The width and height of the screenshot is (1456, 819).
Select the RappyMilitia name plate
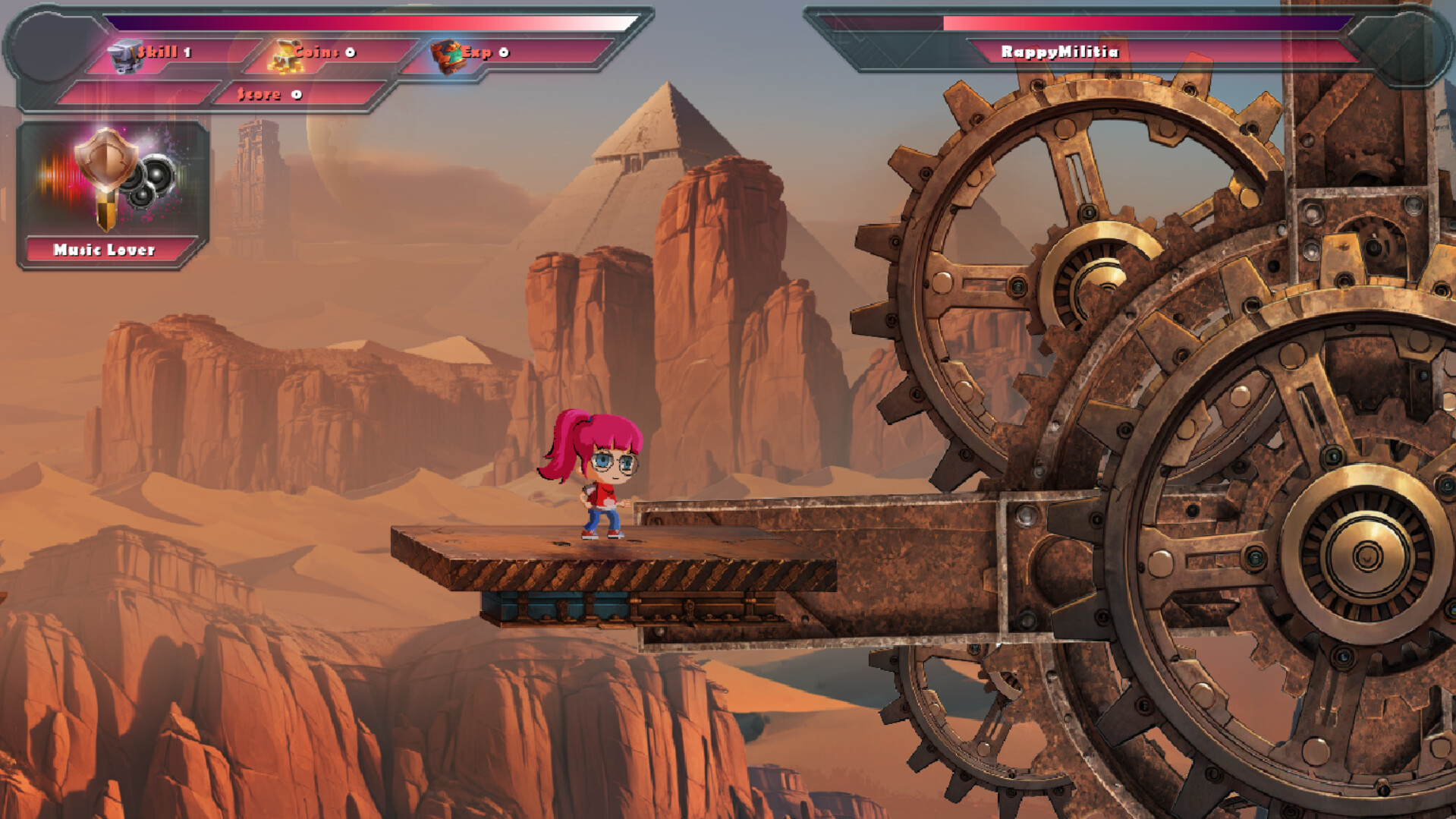click(x=1059, y=52)
